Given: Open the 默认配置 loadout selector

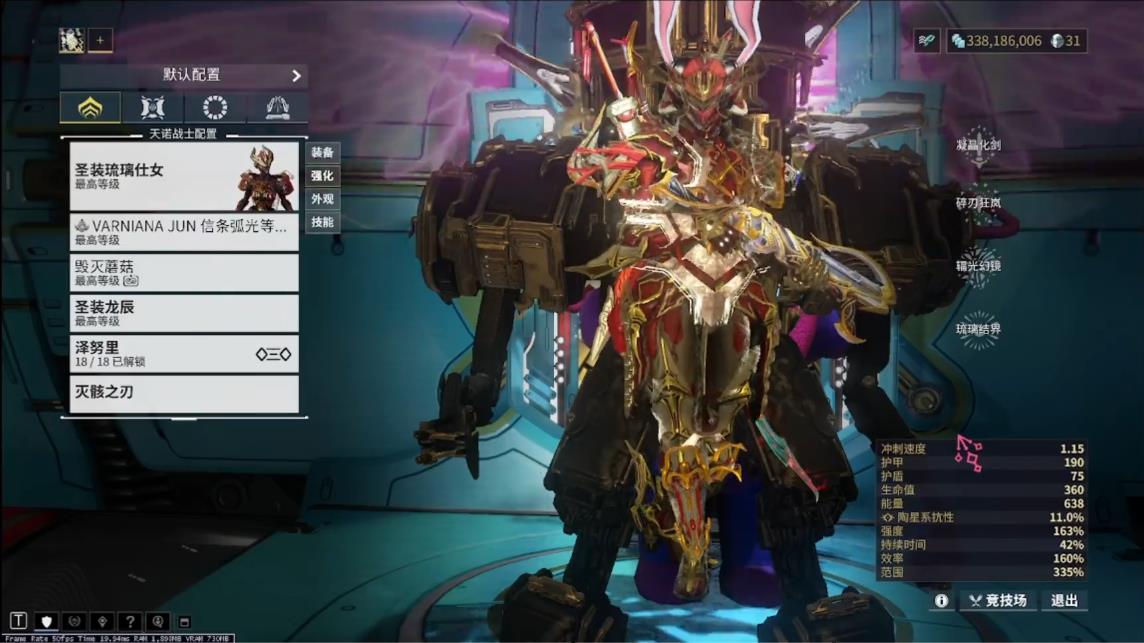Looking at the screenshot, I should [184, 75].
